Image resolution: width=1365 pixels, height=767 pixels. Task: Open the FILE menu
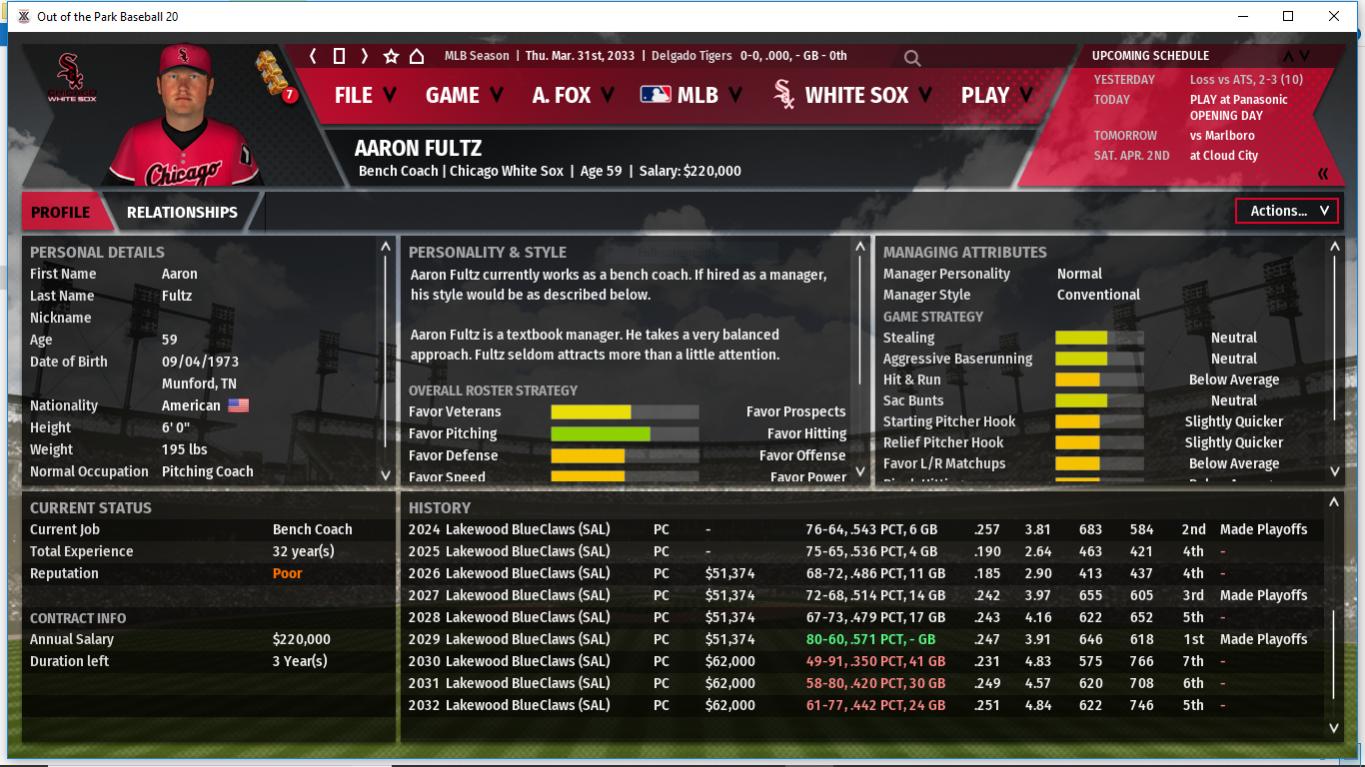click(365, 95)
